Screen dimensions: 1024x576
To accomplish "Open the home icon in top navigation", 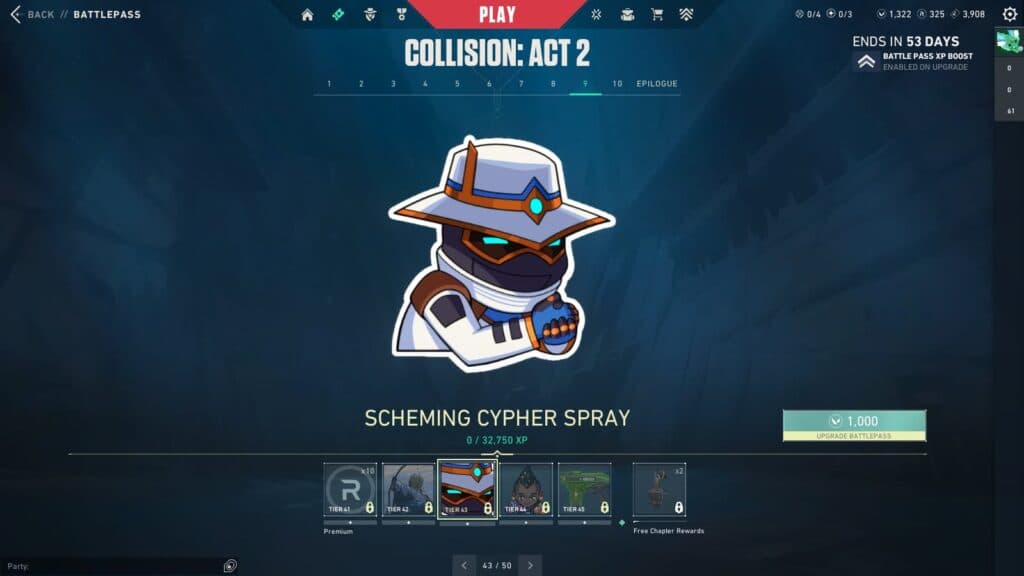I will 307,15.
